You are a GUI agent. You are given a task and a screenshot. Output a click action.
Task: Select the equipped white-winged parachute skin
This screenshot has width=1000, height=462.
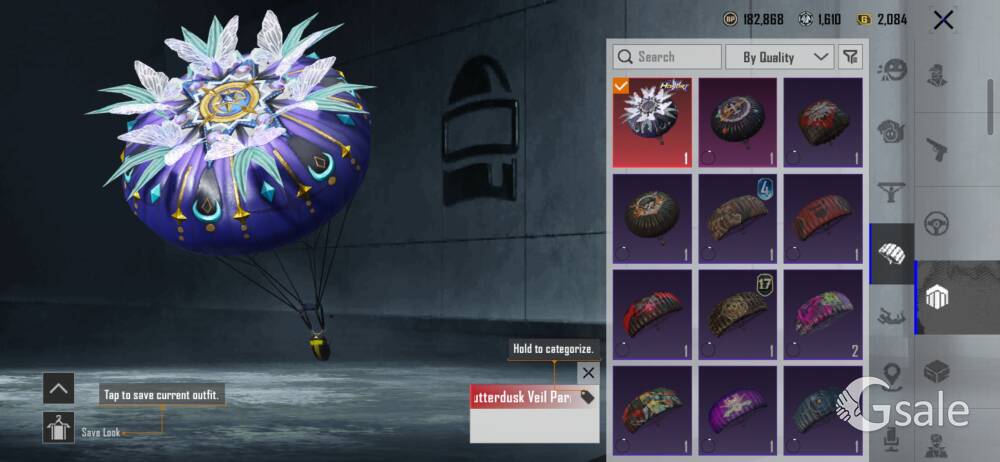[x=652, y=122]
